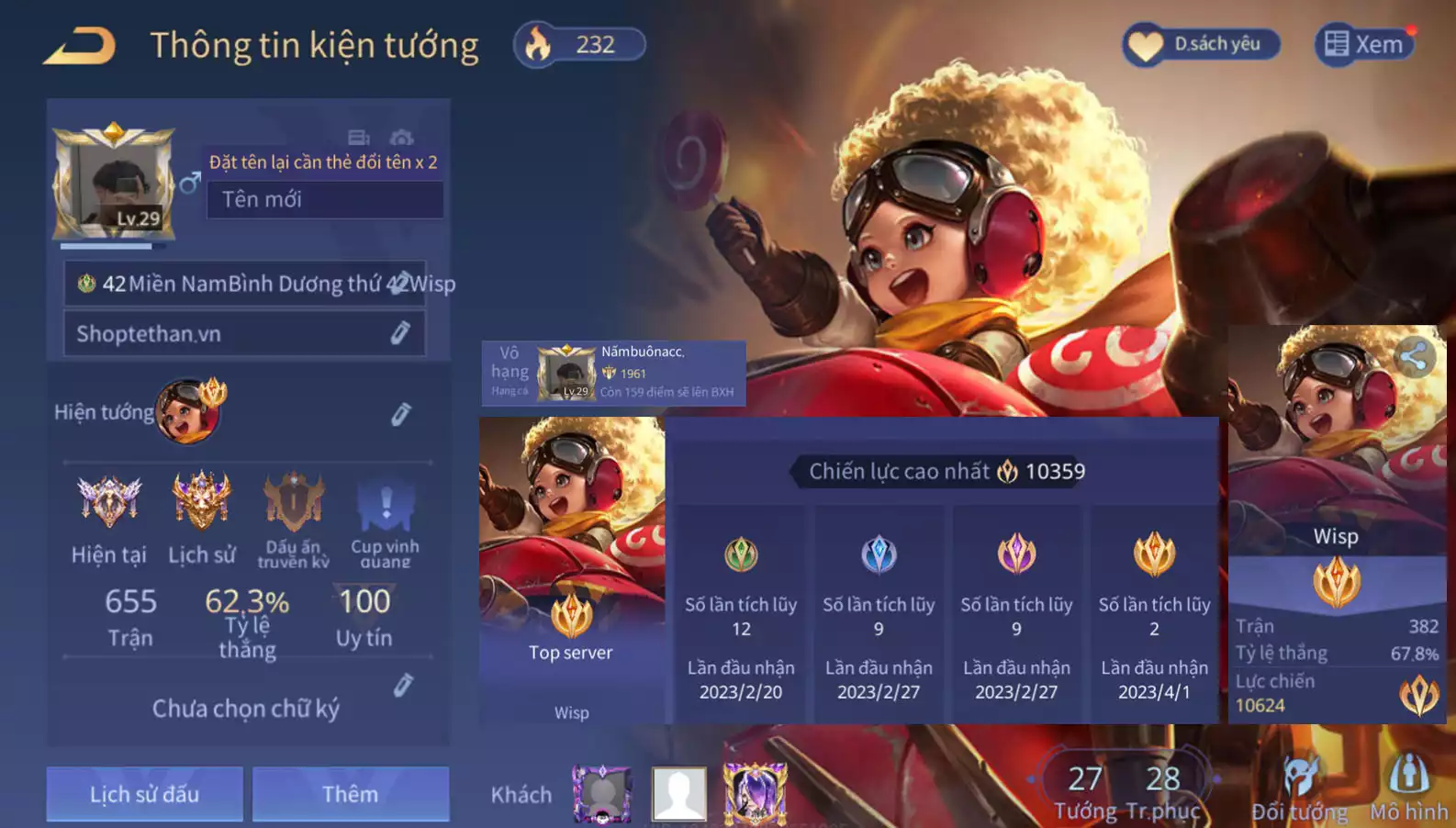Go back with the return arrow
The image size is (1456, 828).
(81, 46)
